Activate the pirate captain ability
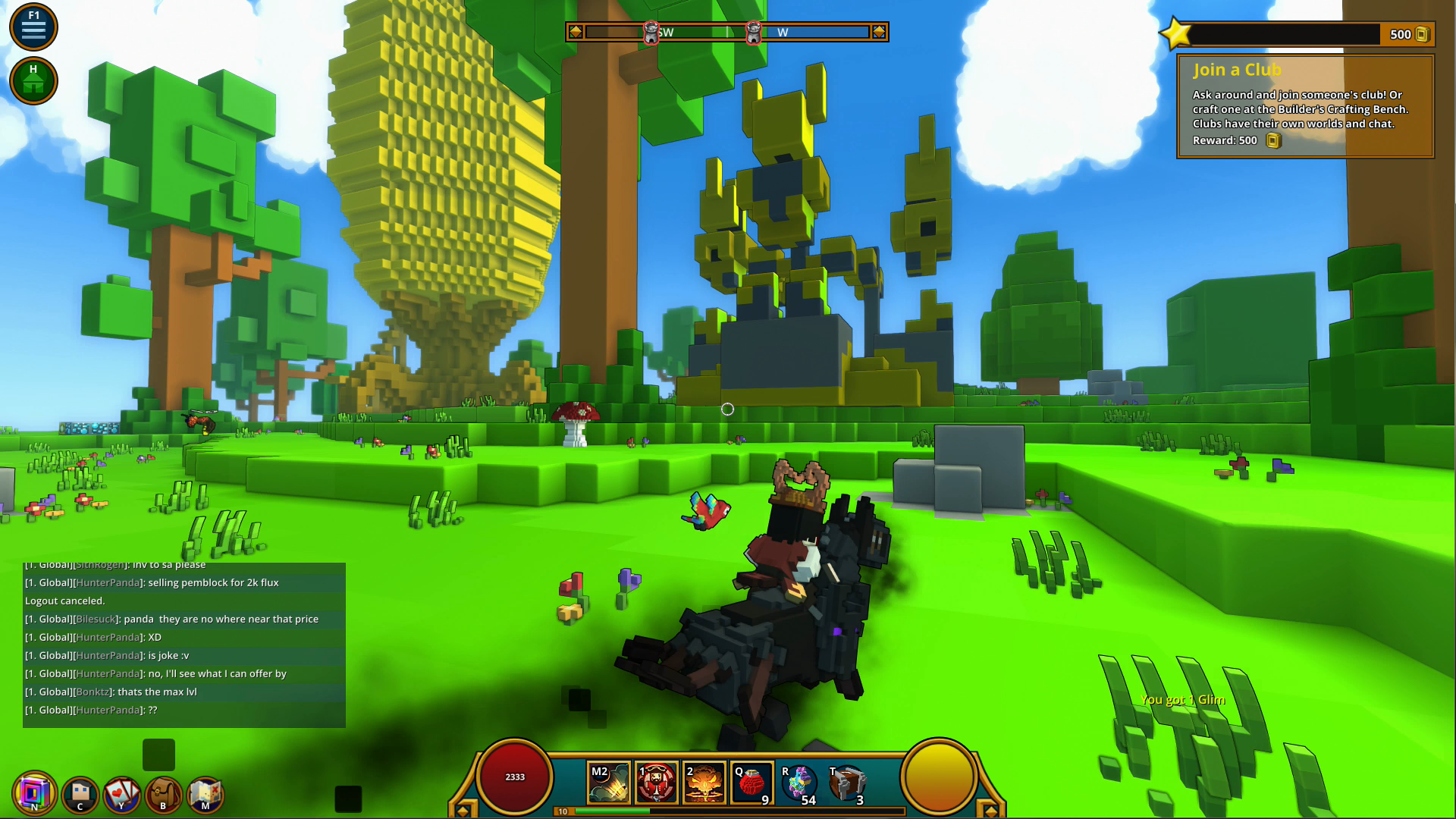1456x819 pixels. [657, 783]
